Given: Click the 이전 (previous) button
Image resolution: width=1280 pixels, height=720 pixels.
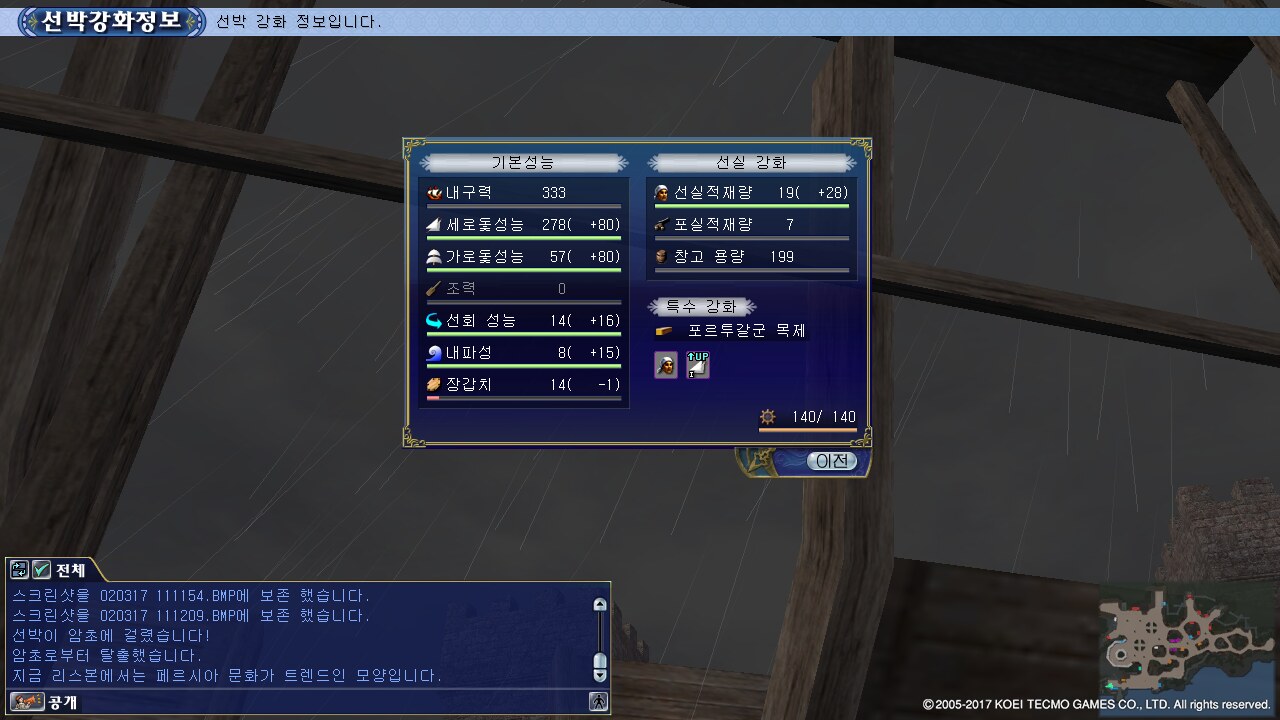Looking at the screenshot, I should [x=831, y=461].
